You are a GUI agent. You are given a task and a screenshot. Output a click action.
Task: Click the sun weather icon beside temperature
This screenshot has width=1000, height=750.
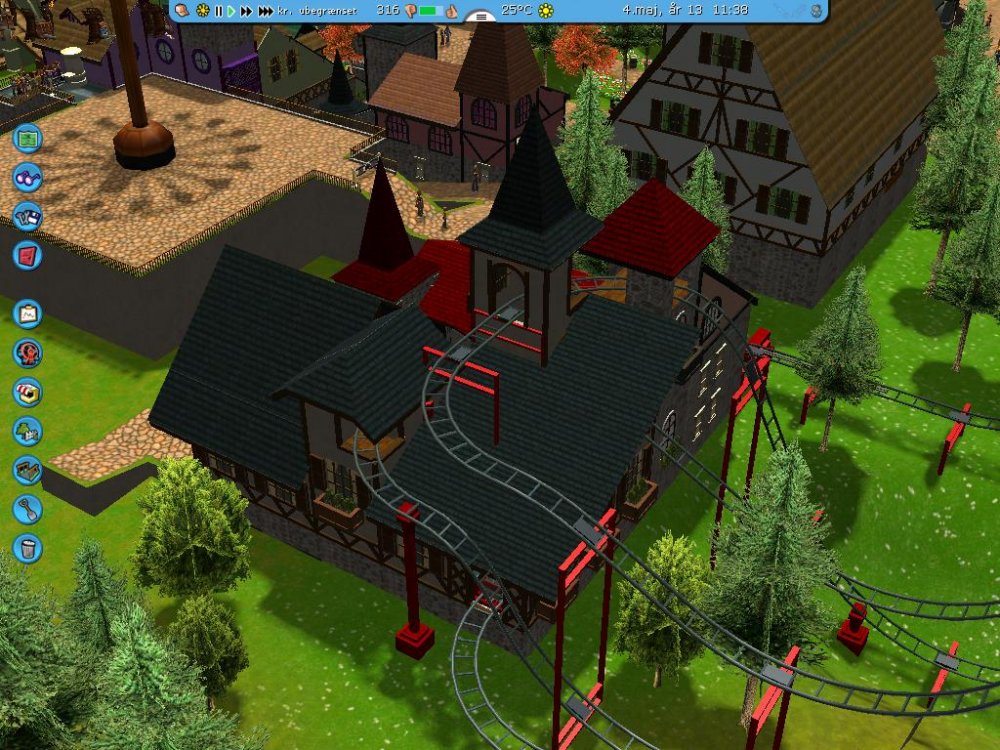545,11
